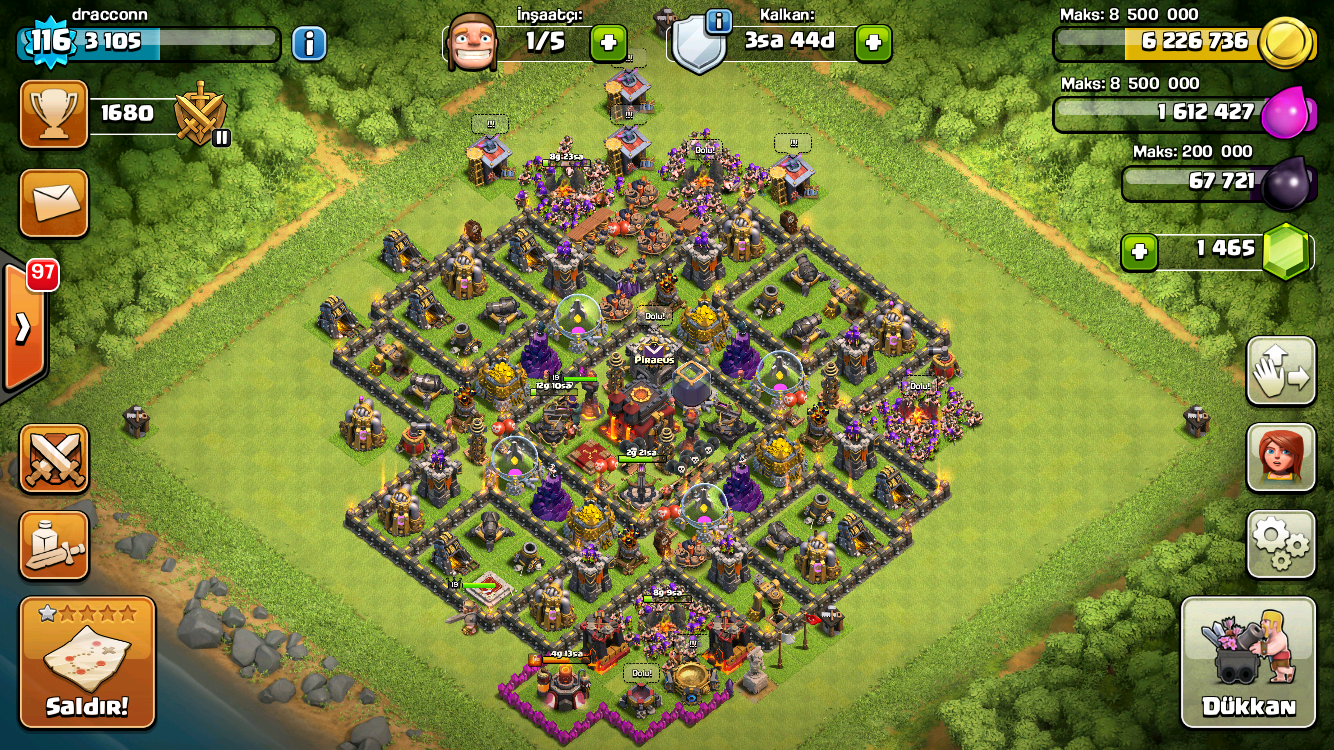1334x750 pixels.
Task: Tap the league badge beside 1680 trophies
Action: click(200, 115)
